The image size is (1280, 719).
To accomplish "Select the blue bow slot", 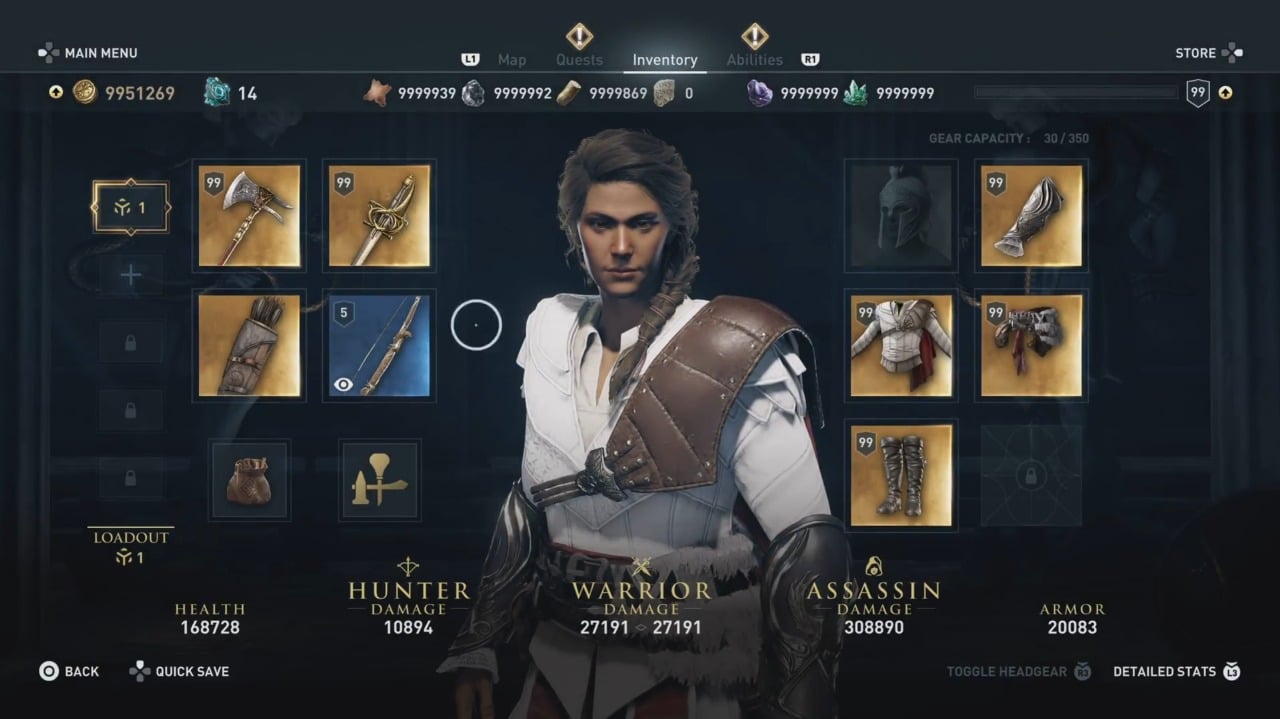I will pos(379,345).
